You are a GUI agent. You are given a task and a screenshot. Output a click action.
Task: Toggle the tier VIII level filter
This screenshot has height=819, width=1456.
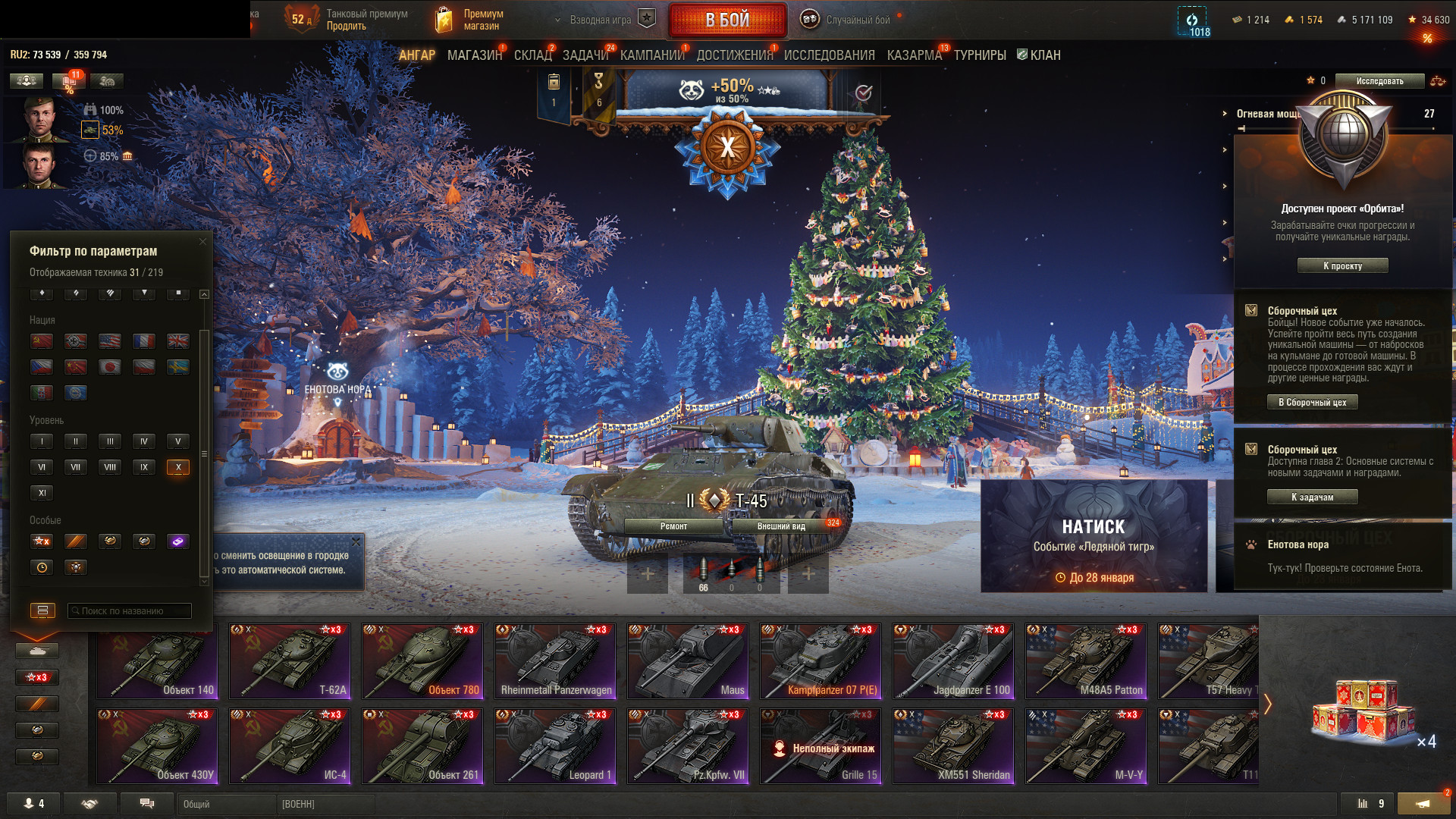[110, 467]
